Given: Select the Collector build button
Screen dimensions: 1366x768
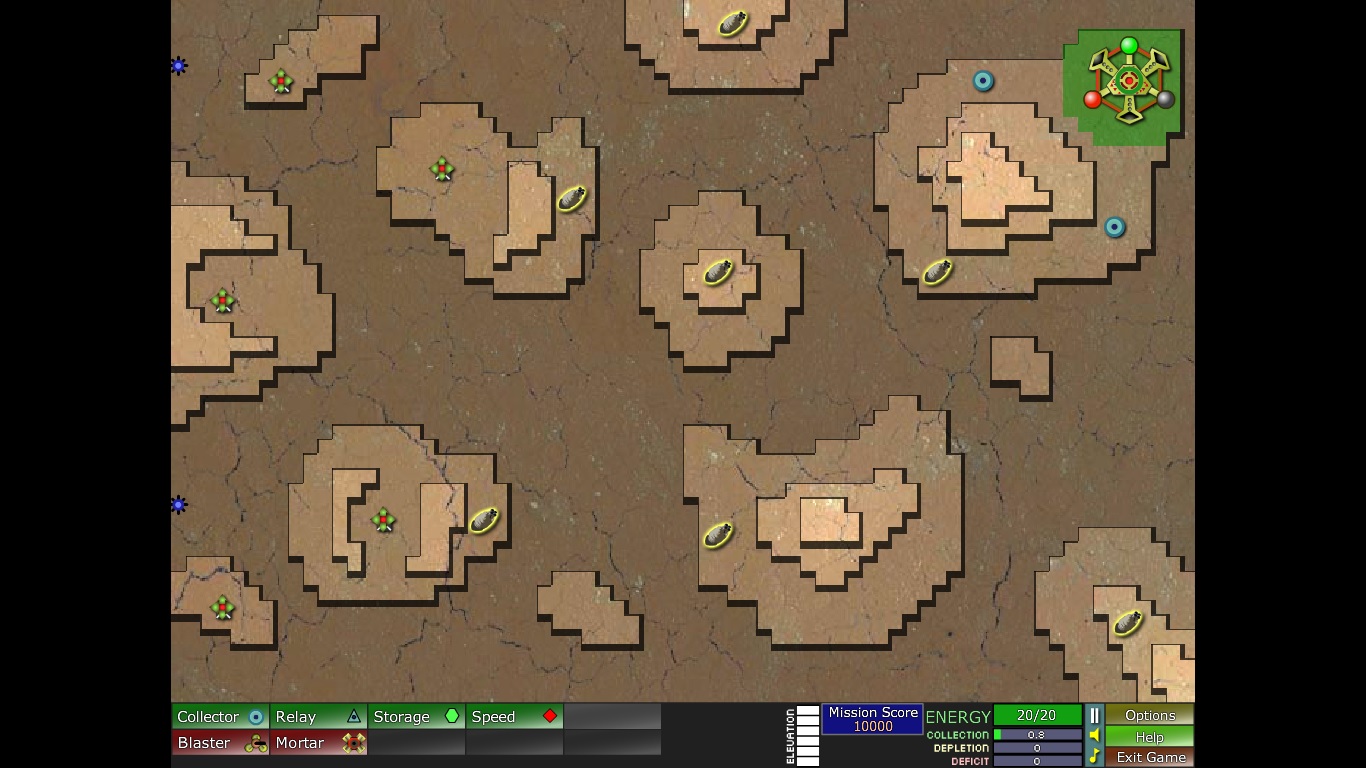Looking at the screenshot, I should 220,716.
